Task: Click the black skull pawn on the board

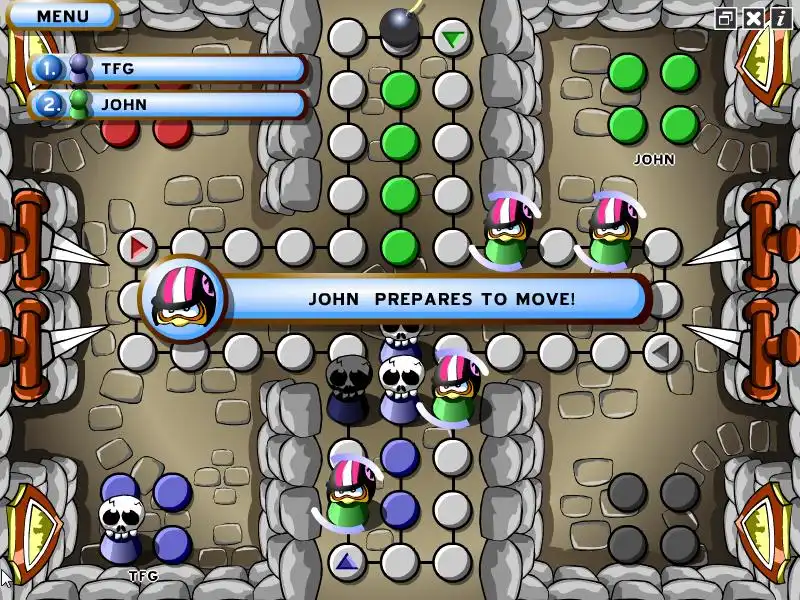Action: [x=349, y=385]
